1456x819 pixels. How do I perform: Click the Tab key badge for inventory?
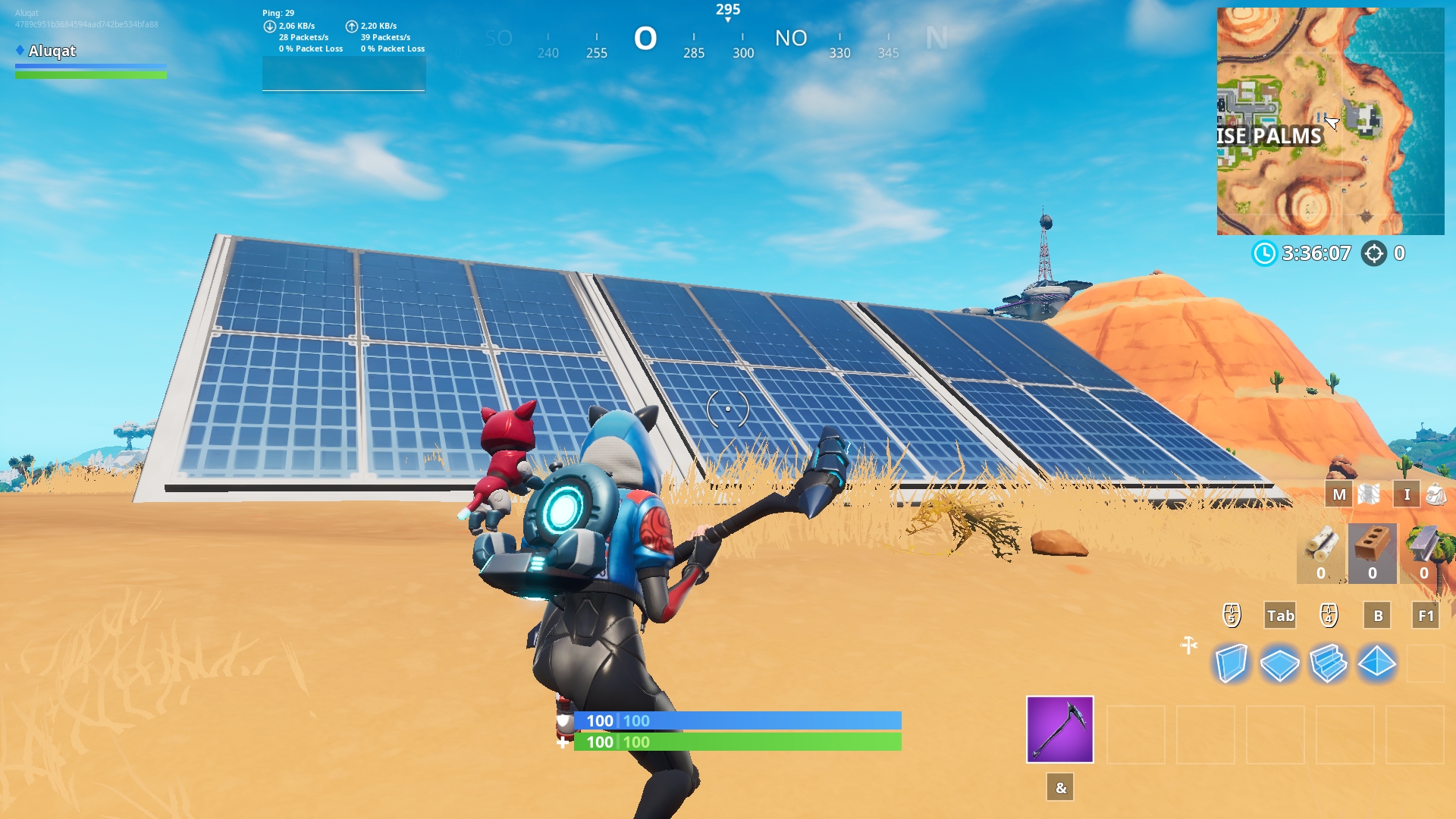pos(1280,616)
